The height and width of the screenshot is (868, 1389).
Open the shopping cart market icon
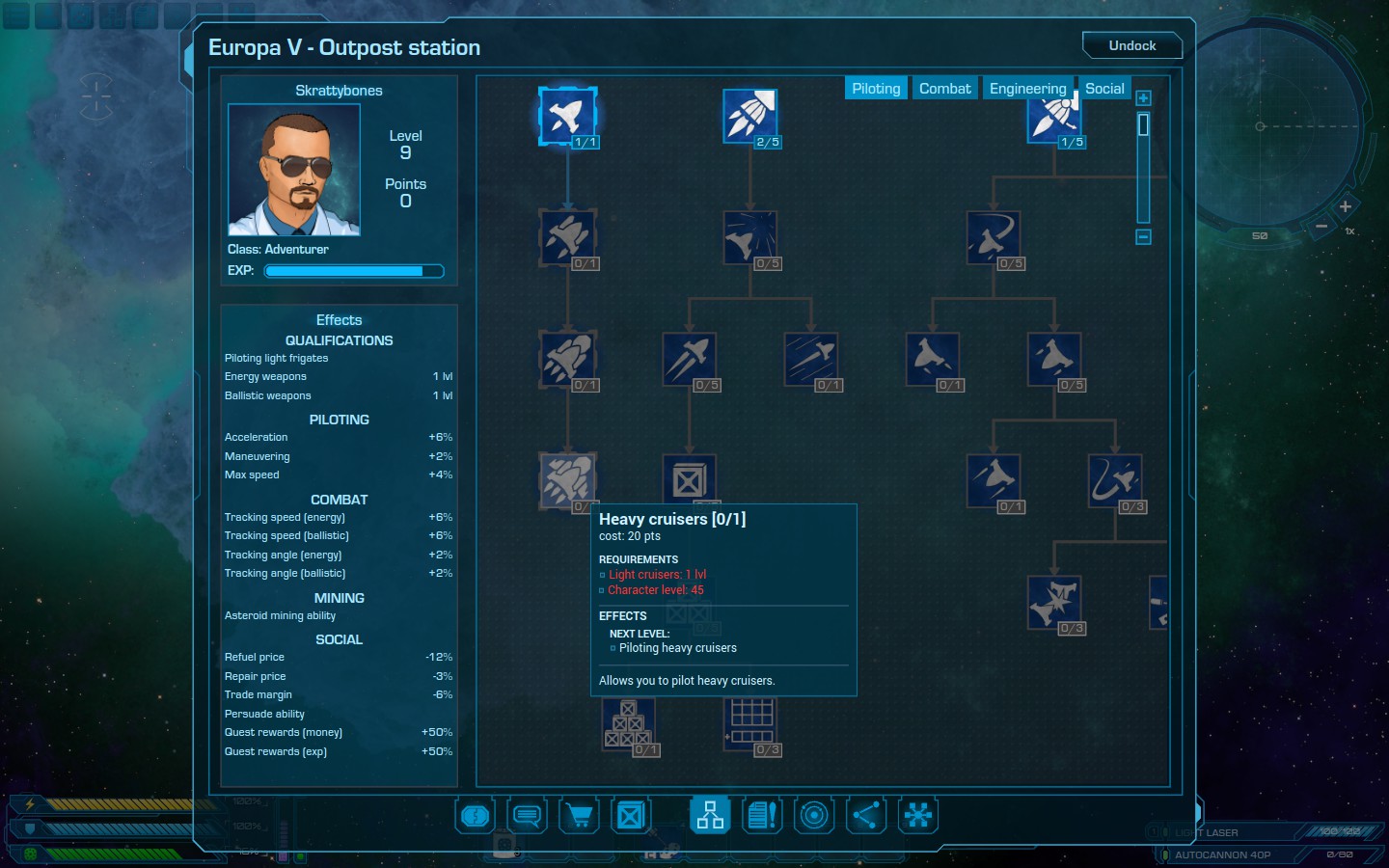[579, 816]
